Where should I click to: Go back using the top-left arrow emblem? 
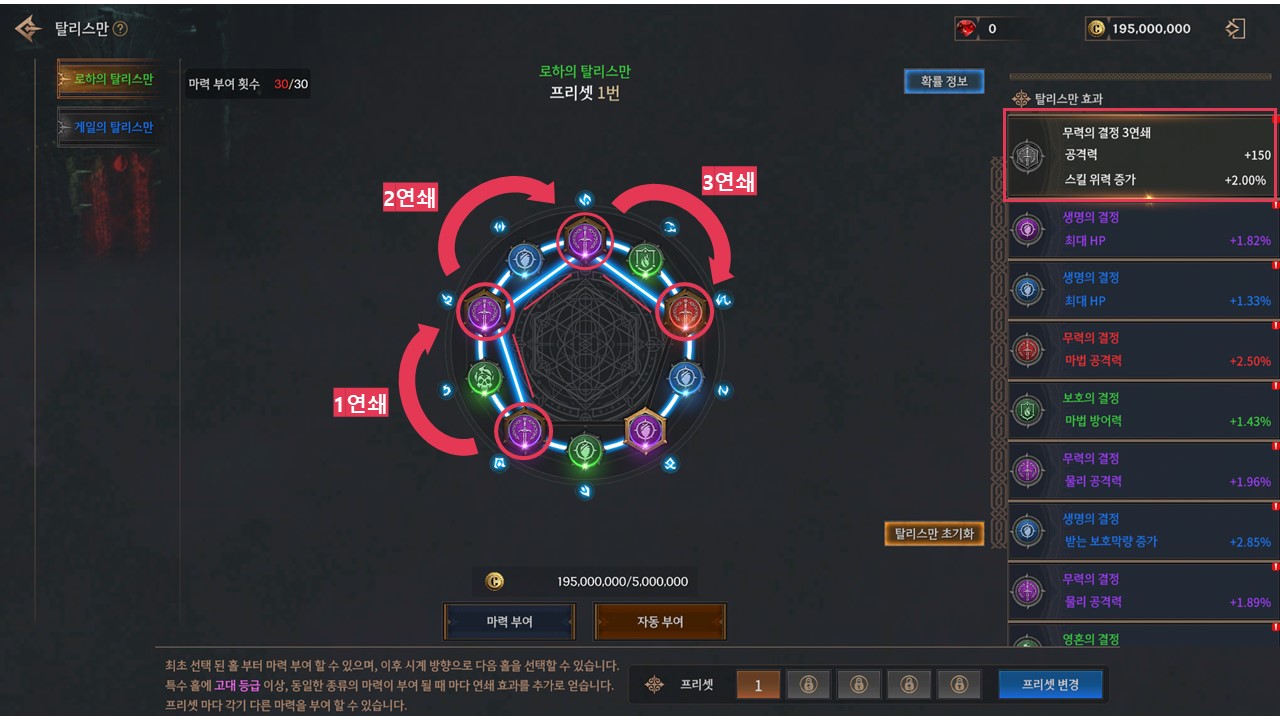point(28,29)
